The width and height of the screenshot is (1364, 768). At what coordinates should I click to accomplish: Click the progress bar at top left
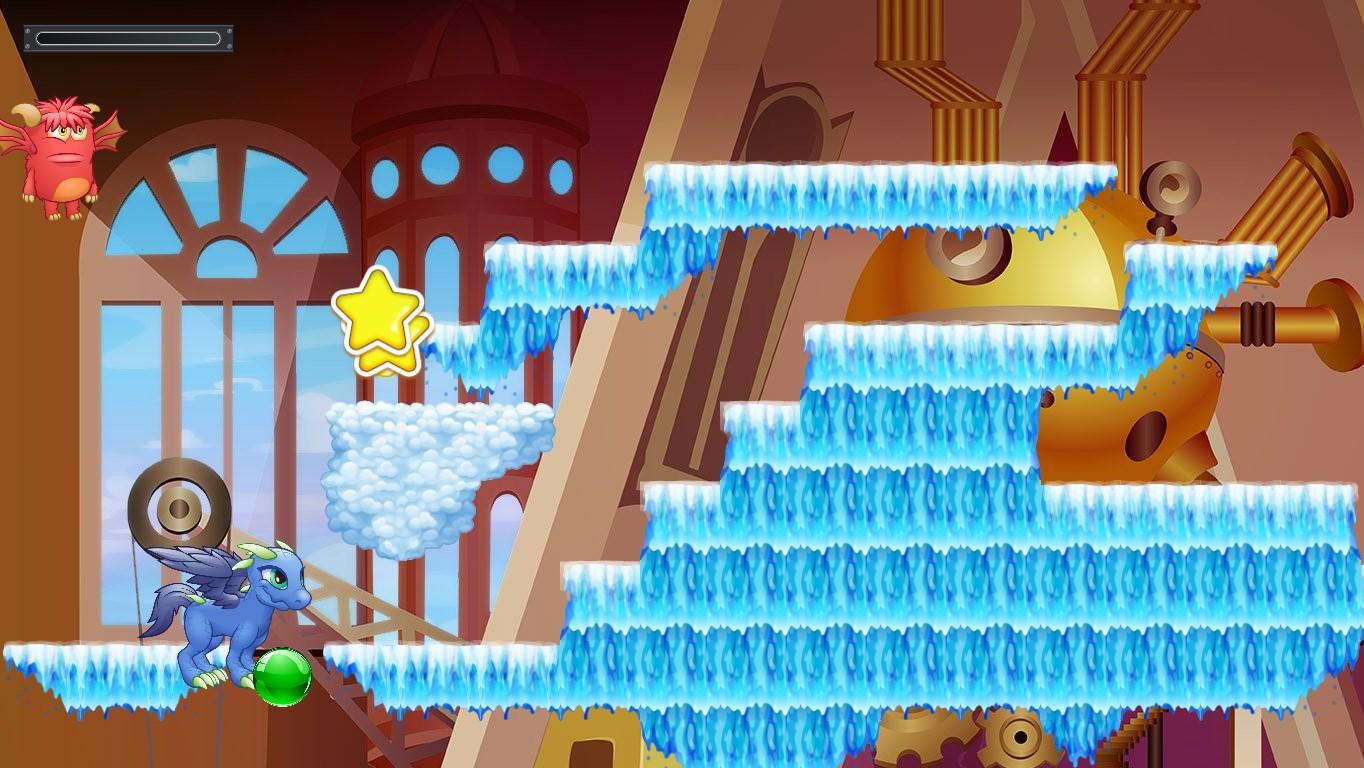[127, 38]
